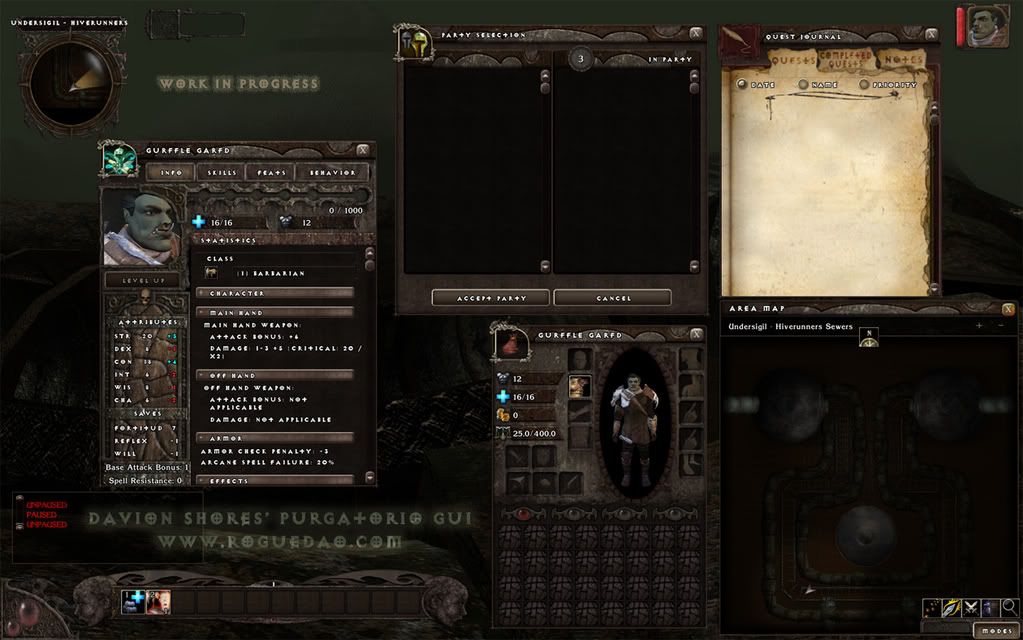
Task: Click the magnifying glass search mode icon
Action: 1010,607
